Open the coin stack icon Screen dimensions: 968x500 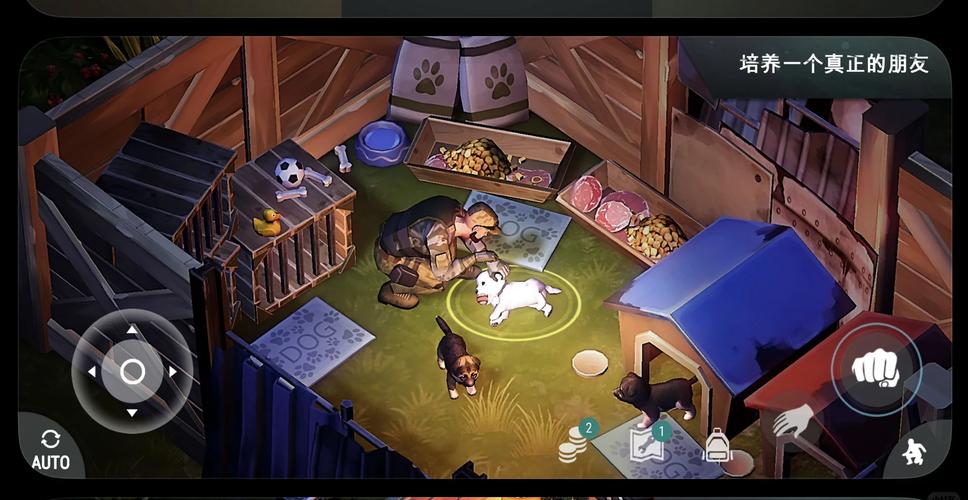coord(572,444)
